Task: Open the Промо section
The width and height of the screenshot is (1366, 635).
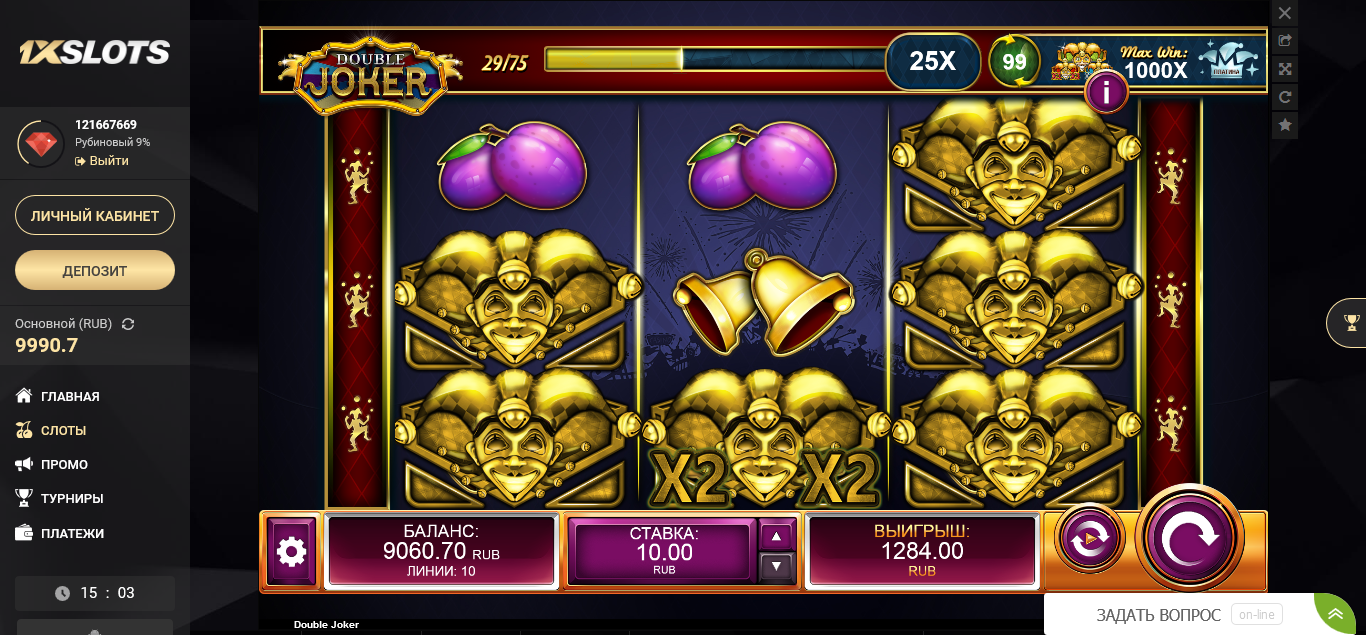Action: (64, 464)
